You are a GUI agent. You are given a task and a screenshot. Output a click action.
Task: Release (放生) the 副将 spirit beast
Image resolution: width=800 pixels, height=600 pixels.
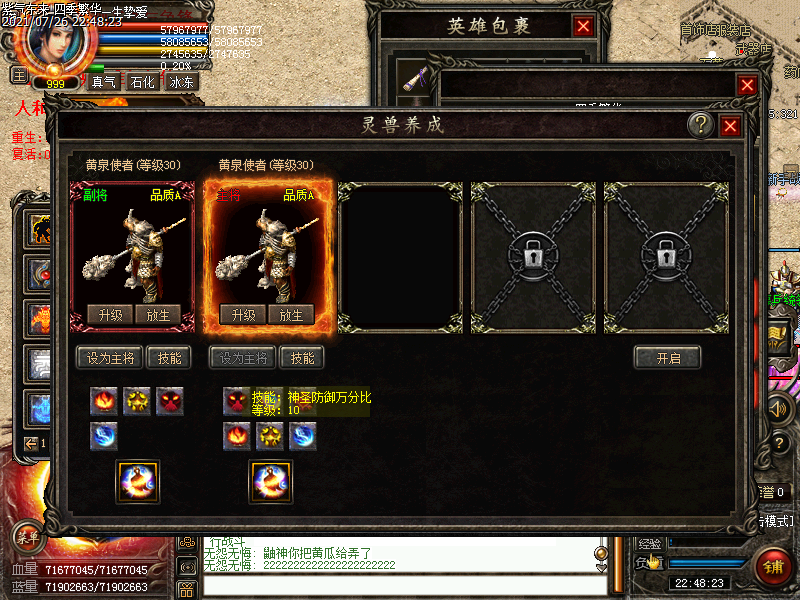(158, 315)
